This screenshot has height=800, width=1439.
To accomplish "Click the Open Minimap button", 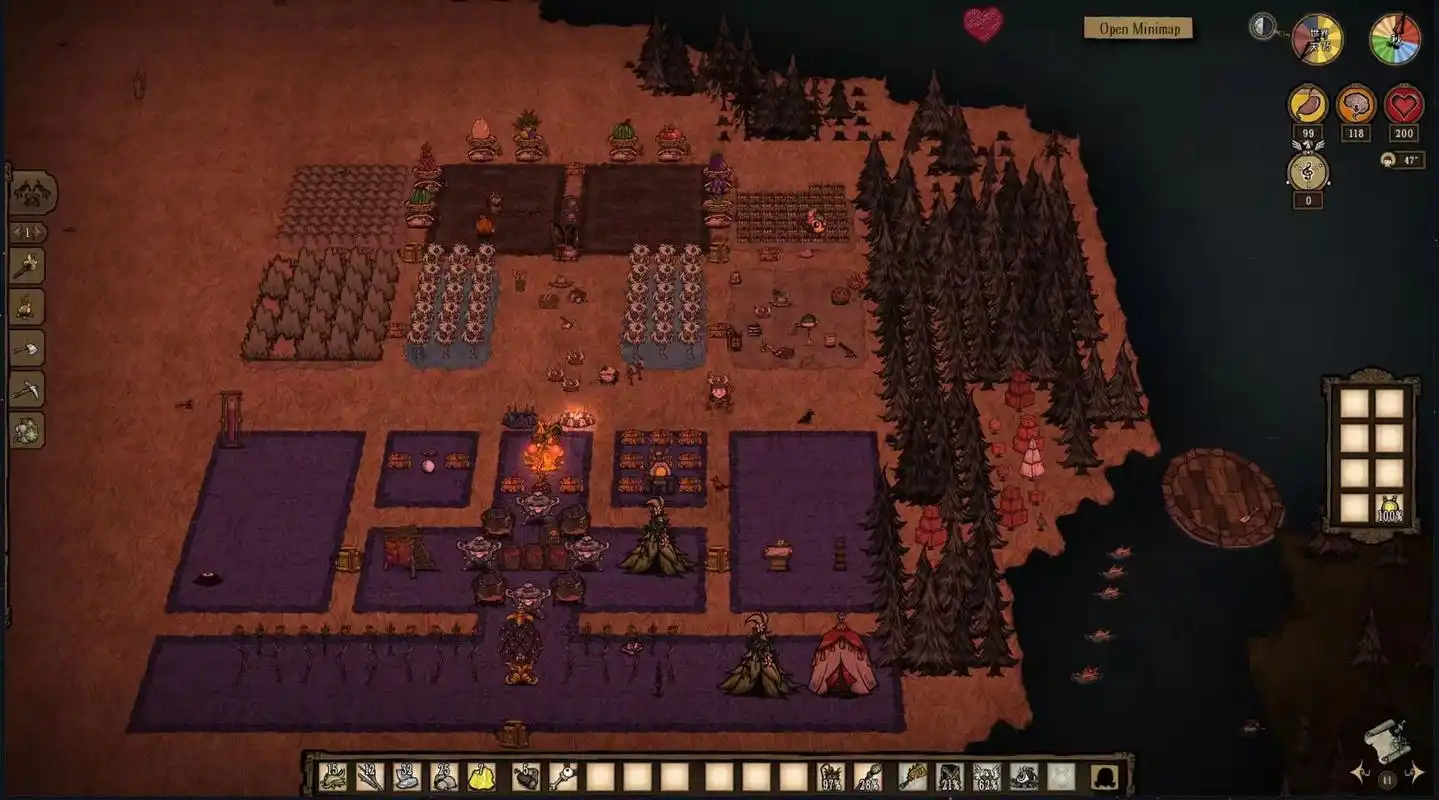I will click(x=1138, y=28).
